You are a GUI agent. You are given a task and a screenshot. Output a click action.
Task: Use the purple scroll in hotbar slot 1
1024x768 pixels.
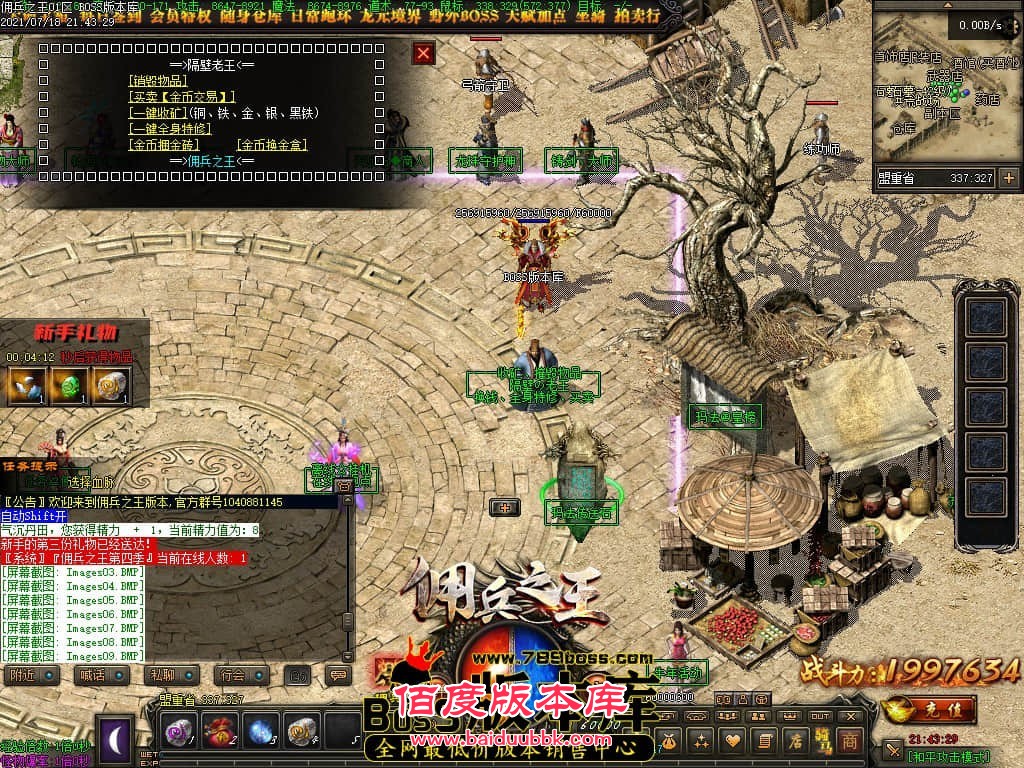point(179,731)
